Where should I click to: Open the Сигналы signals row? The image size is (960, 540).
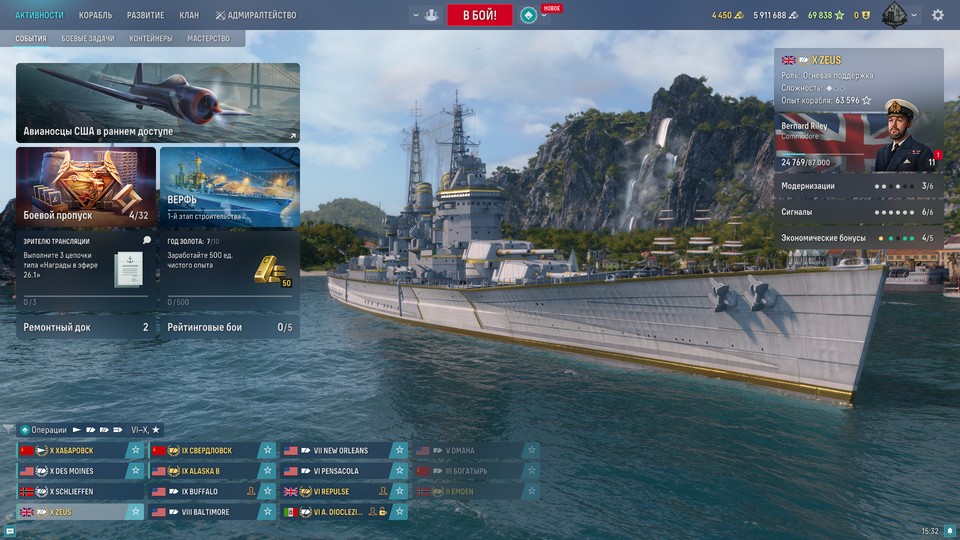tap(858, 212)
